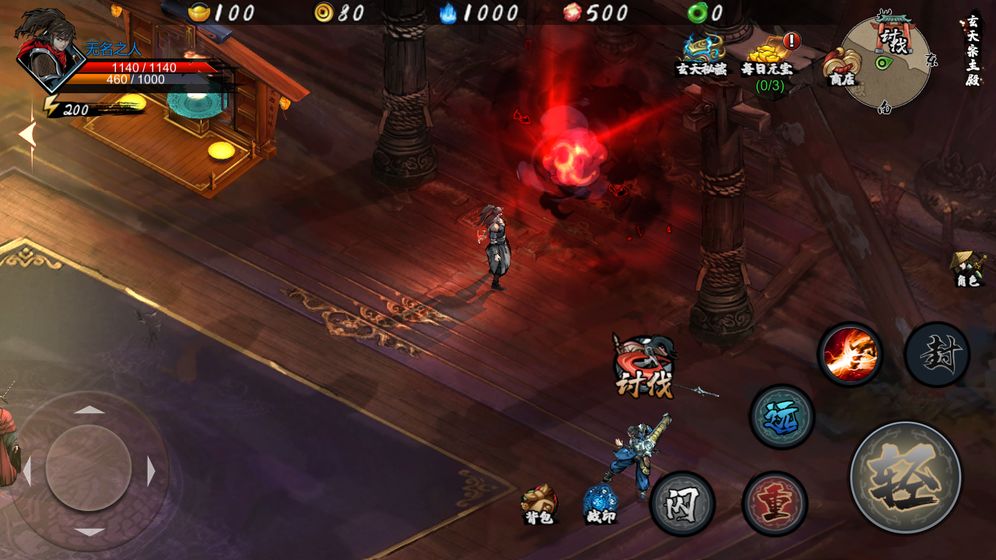Select the 讨伐 crusade icon

pyautogui.click(x=642, y=367)
